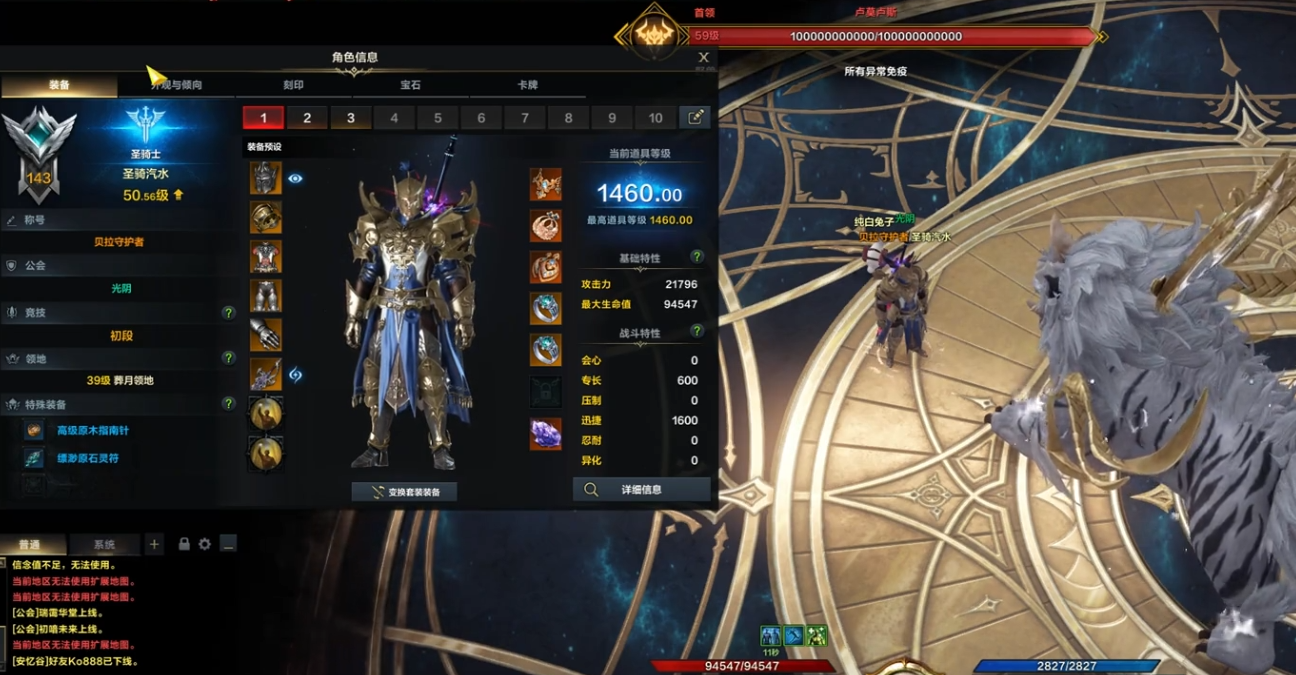Toggle helmet visibility eye icon

point(295,178)
